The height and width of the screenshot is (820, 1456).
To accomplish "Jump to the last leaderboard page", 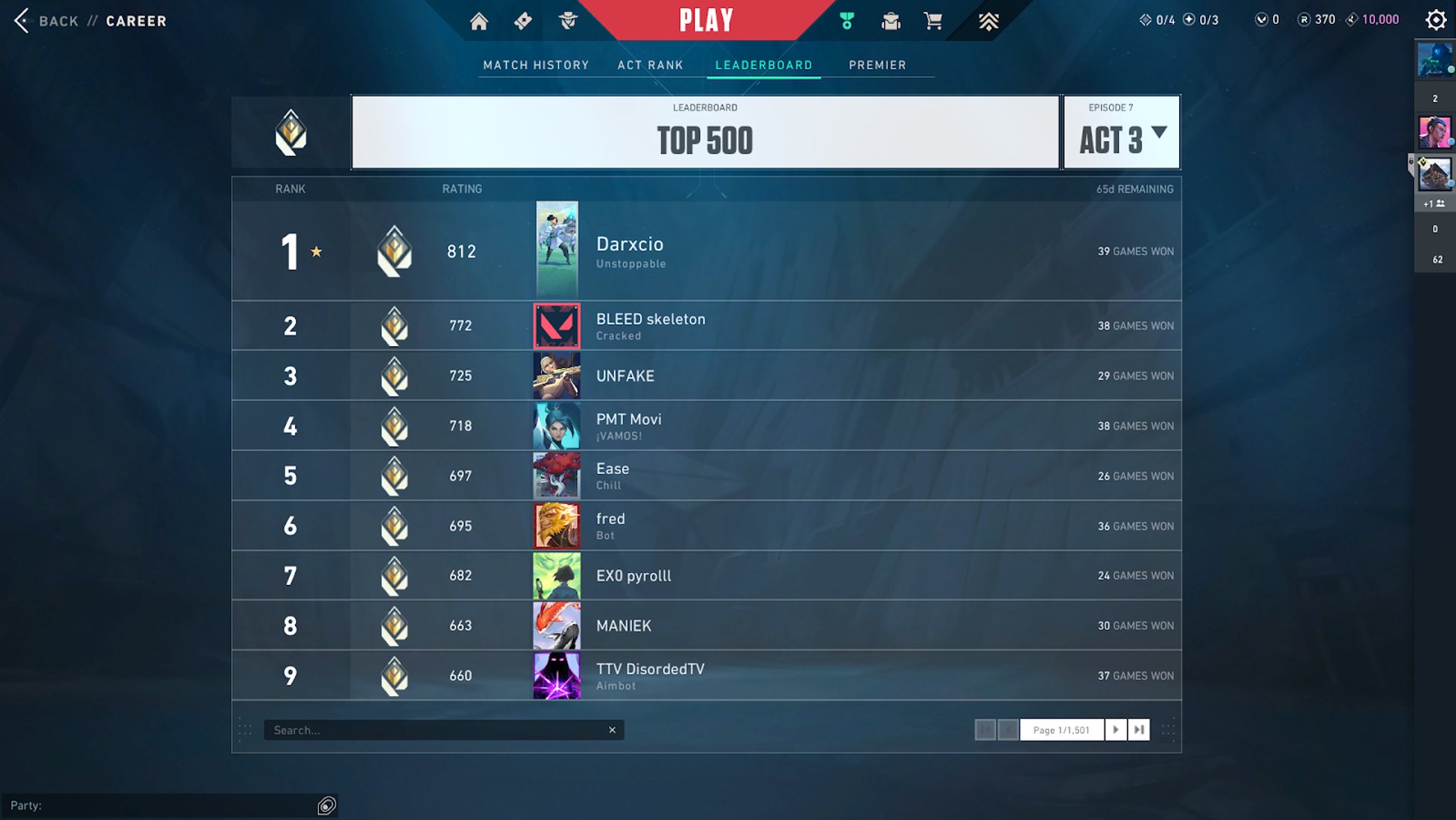I will click(x=1139, y=729).
